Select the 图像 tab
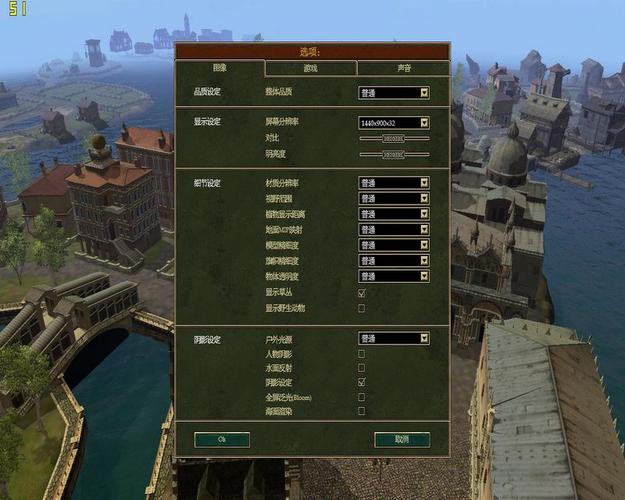This screenshot has height=500, width=625. click(x=220, y=68)
